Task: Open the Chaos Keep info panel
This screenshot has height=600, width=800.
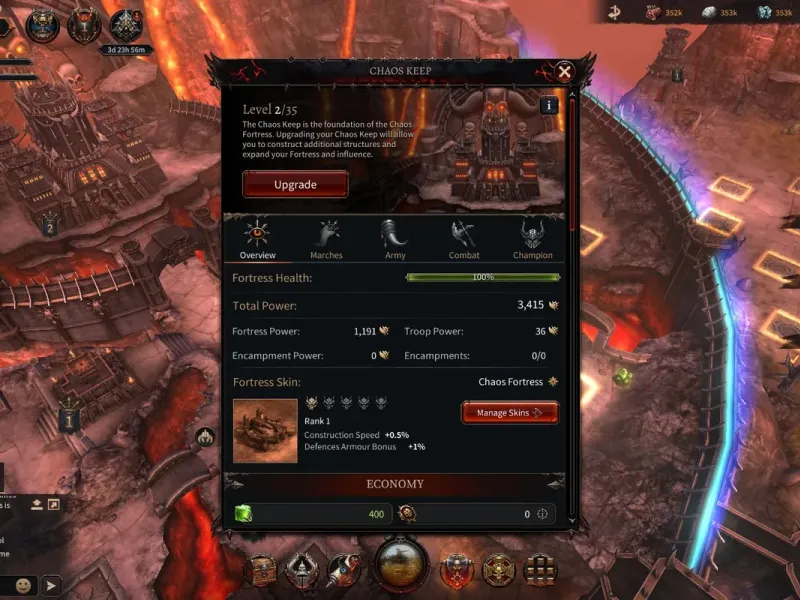Action: (548, 105)
